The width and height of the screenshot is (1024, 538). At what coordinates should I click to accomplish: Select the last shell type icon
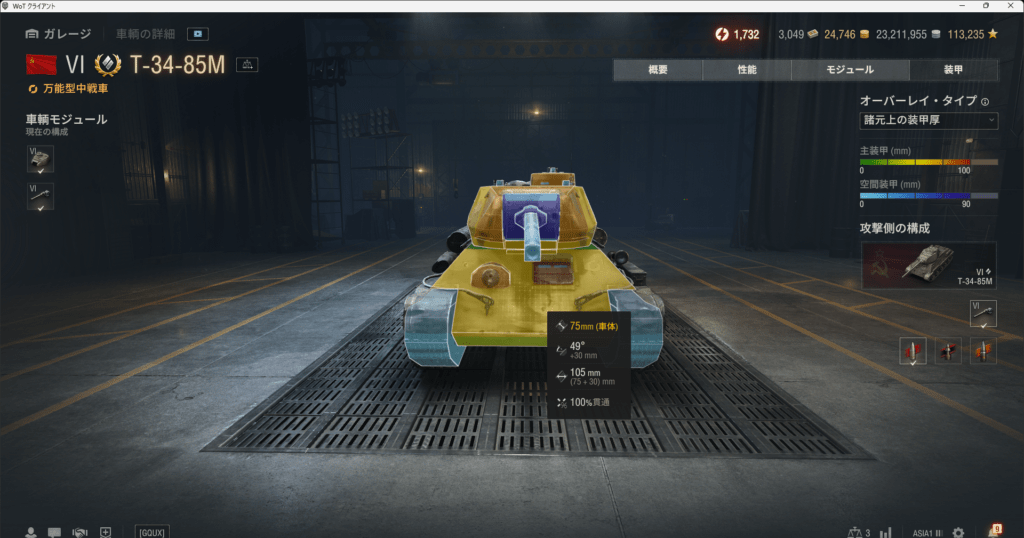click(x=983, y=351)
